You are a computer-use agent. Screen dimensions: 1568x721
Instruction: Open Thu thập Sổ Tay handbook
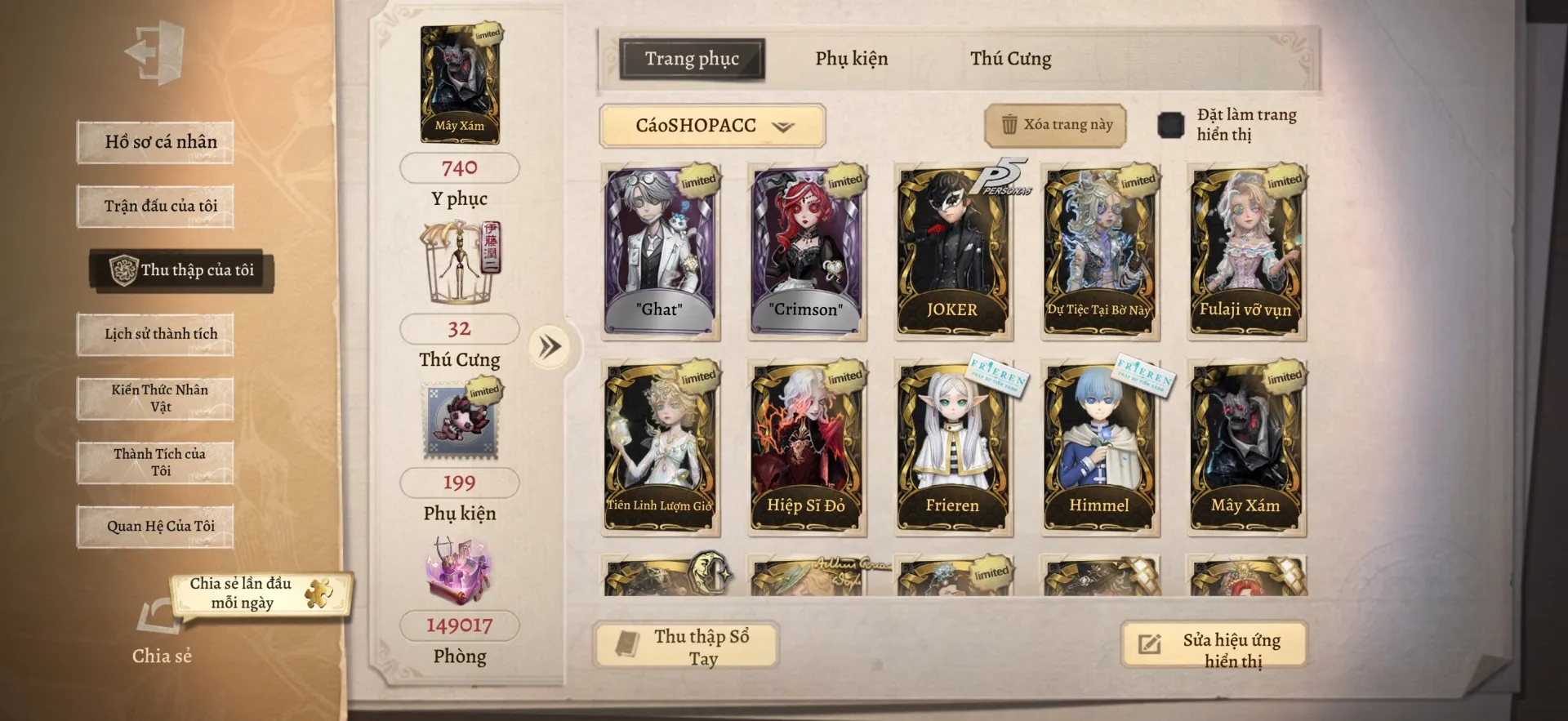pos(686,646)
